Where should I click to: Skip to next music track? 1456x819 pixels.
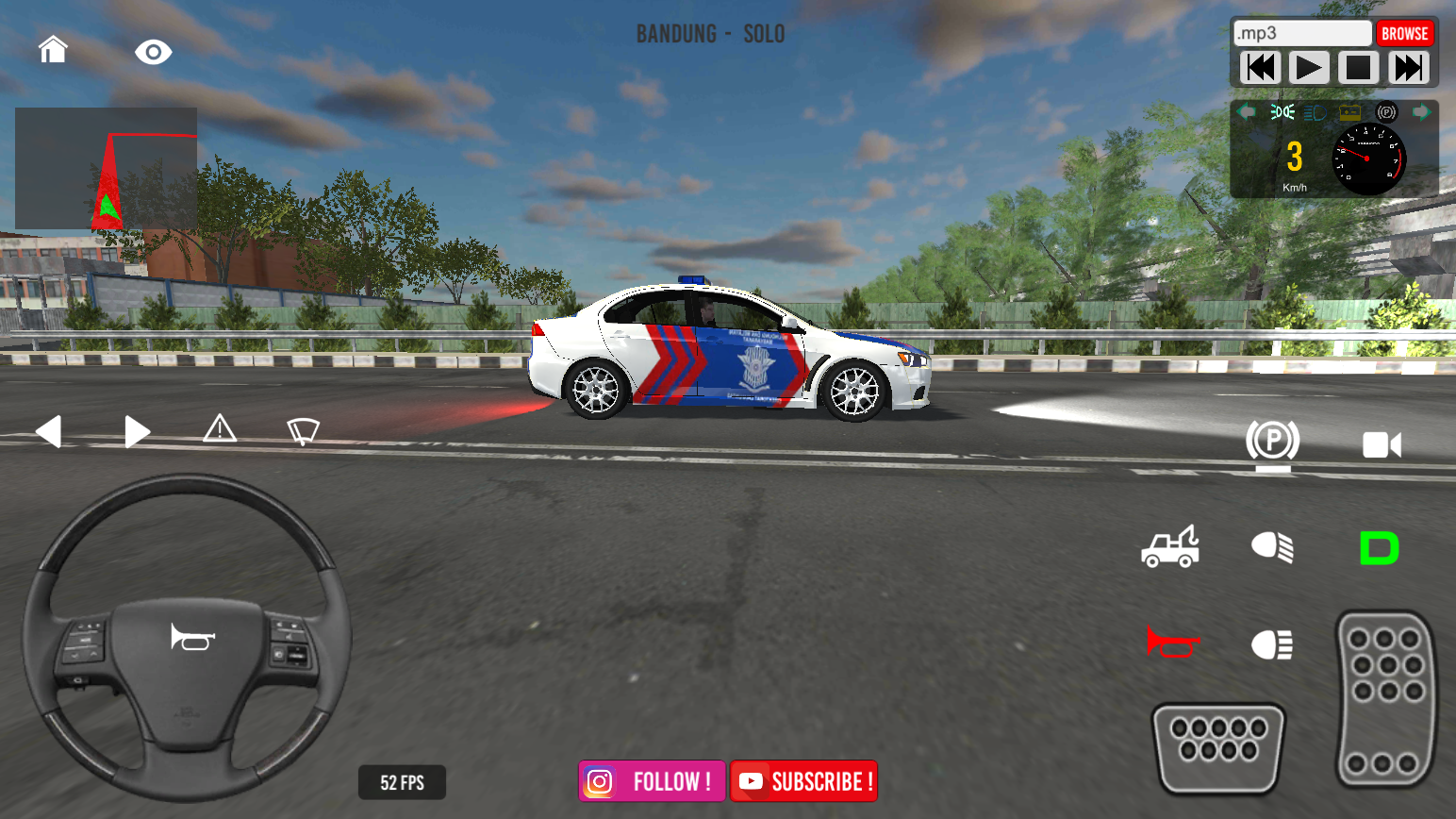click(x=1408, y=68)
